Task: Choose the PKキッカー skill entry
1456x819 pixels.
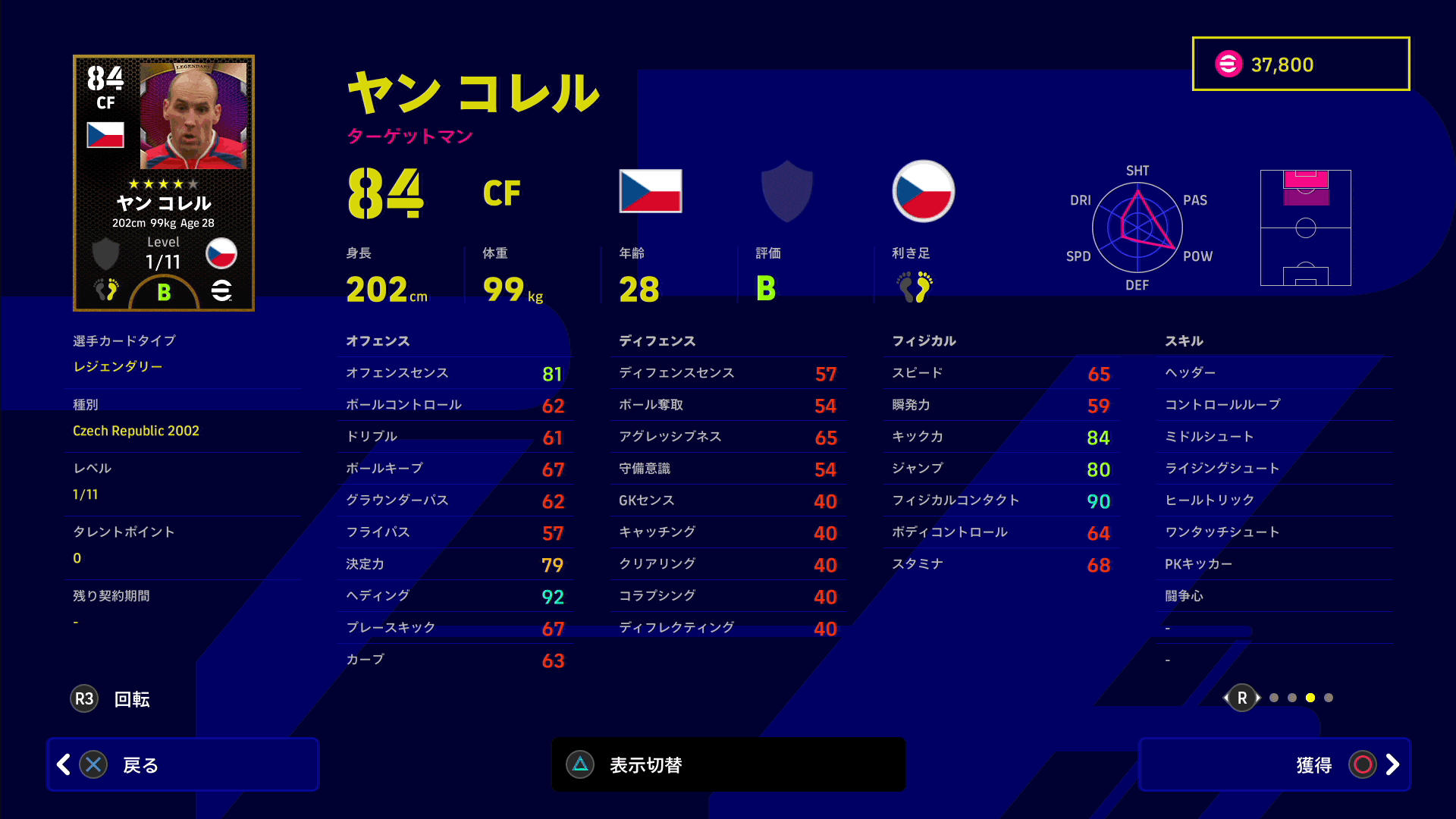Action: click(1274, 563)
